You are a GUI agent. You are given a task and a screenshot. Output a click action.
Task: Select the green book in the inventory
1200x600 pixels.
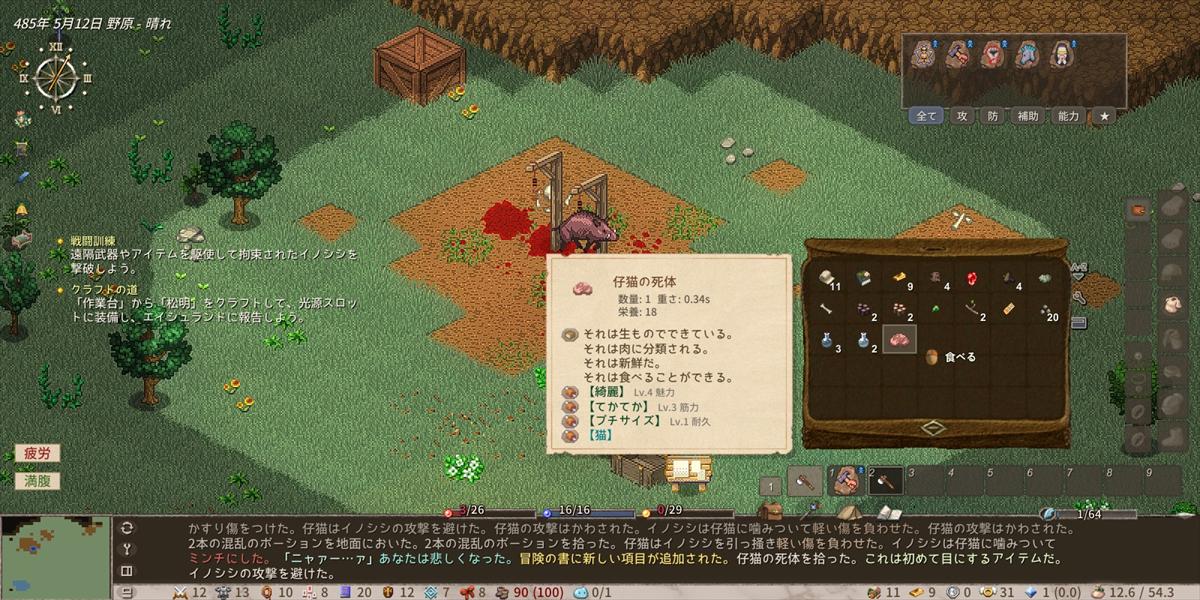(863, 278)
